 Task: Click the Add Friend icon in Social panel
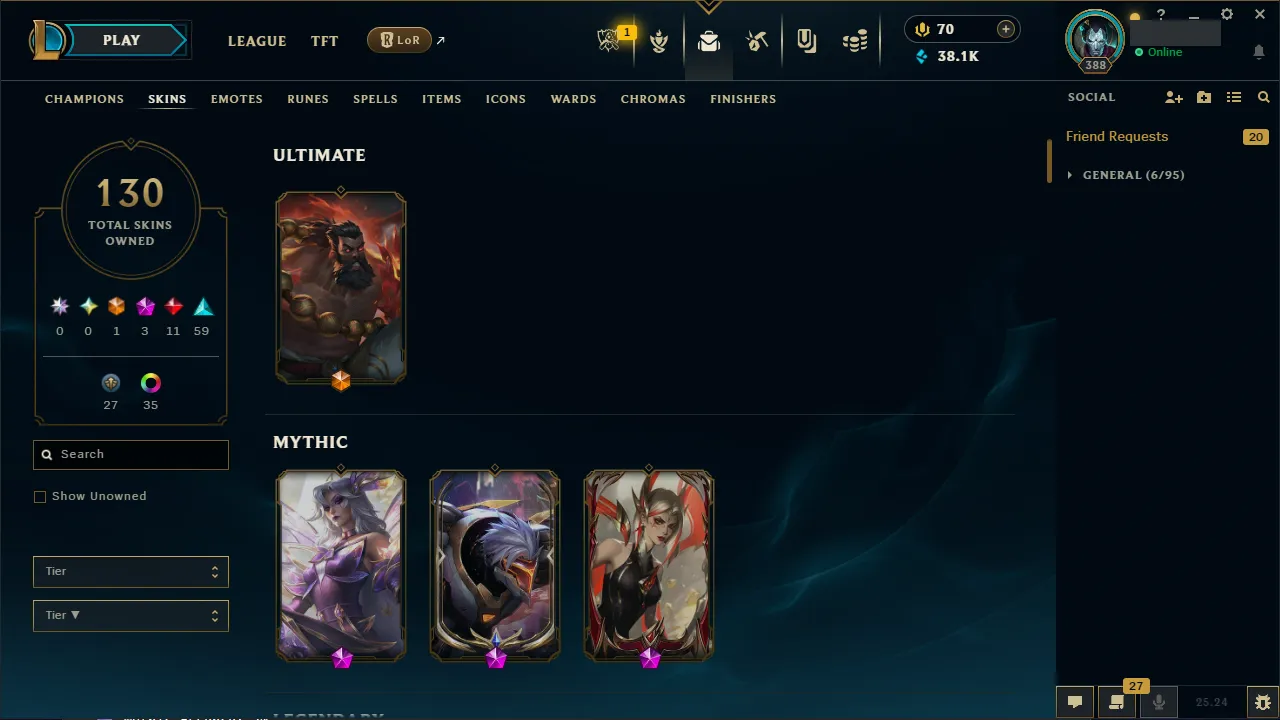click(1173, 97)
